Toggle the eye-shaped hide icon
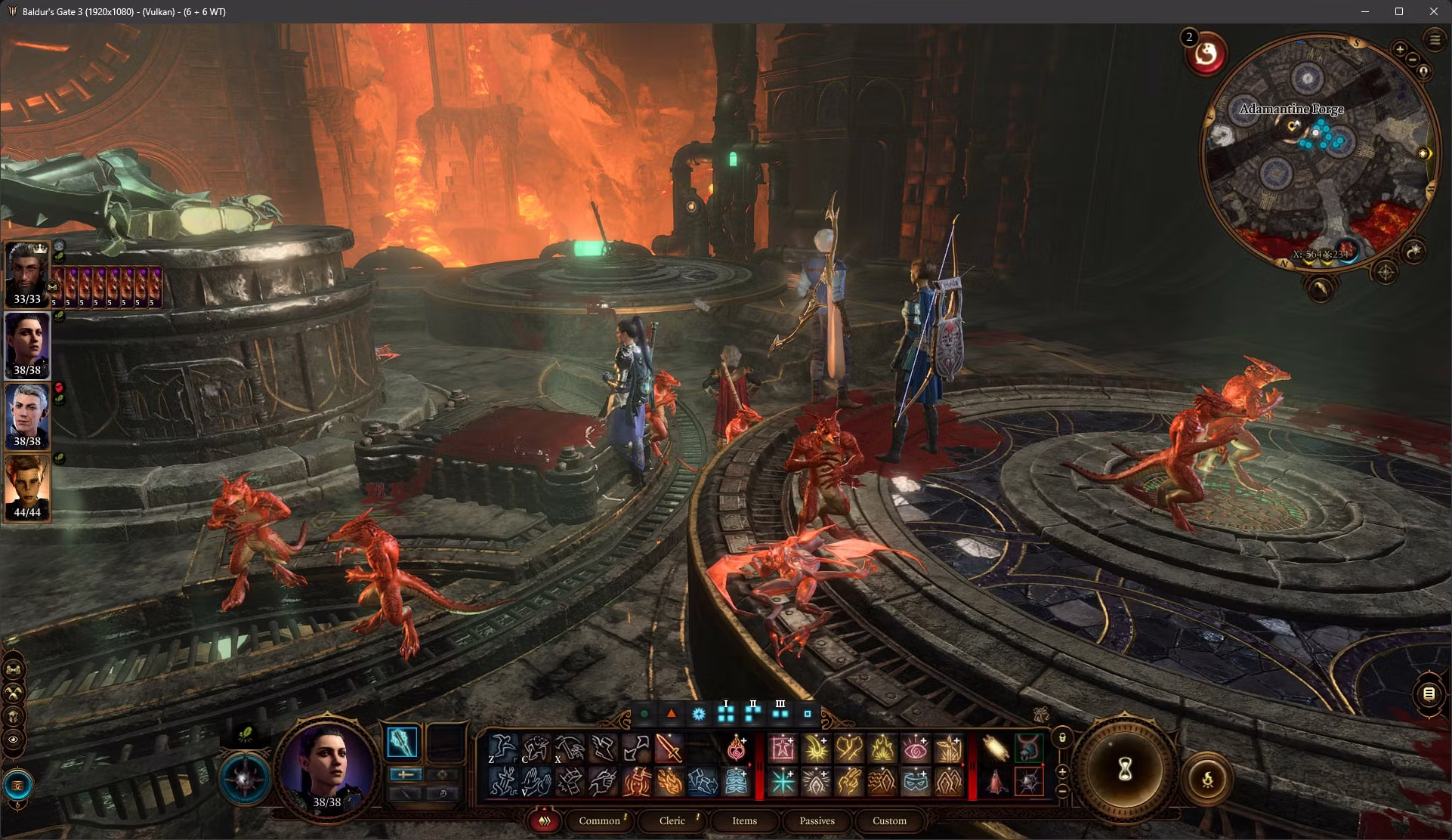This screenshot has height=840, width=1452. pos(14,740)
